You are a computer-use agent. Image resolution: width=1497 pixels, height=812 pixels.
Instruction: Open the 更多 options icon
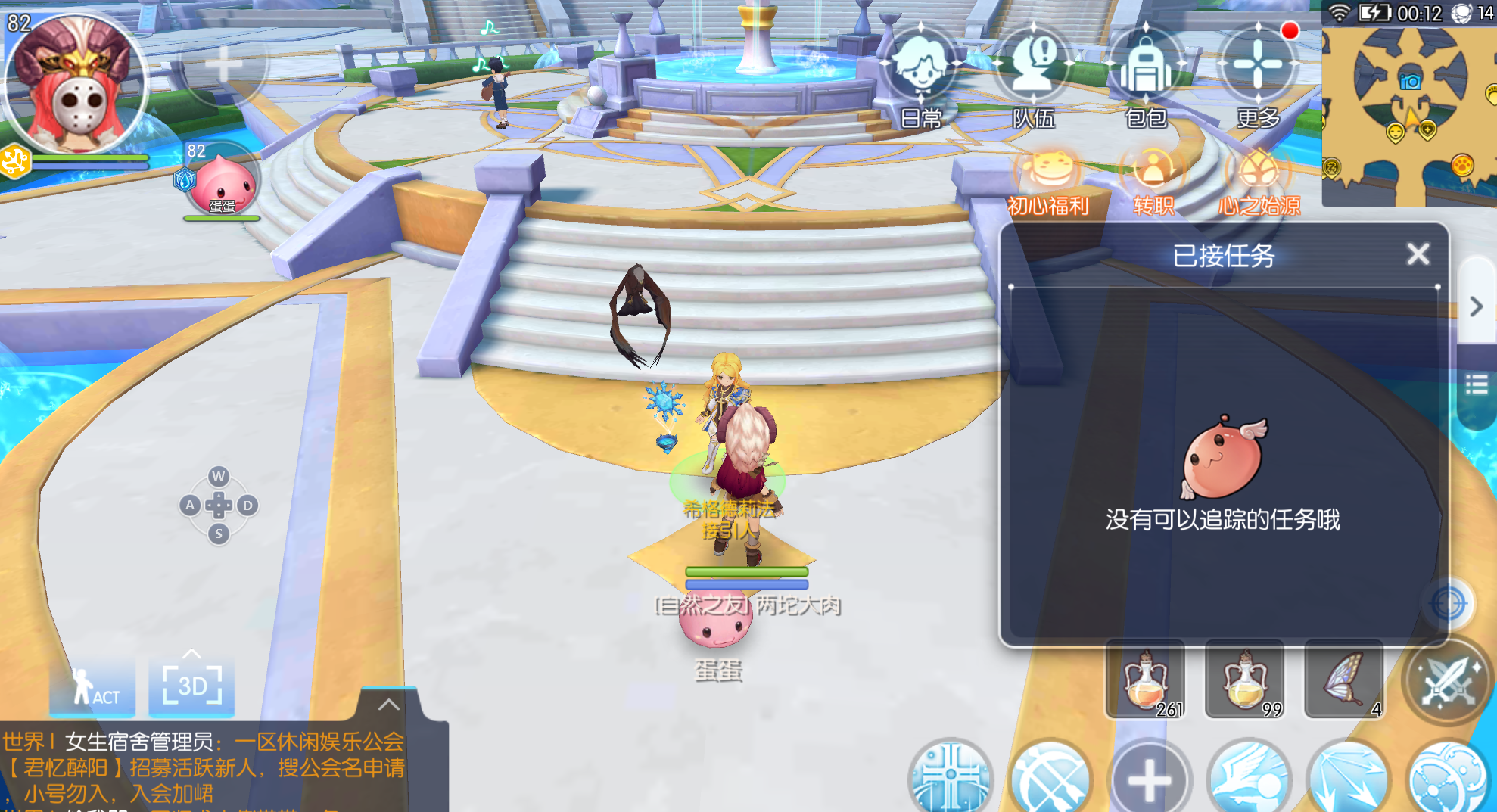coord(1258,72)
